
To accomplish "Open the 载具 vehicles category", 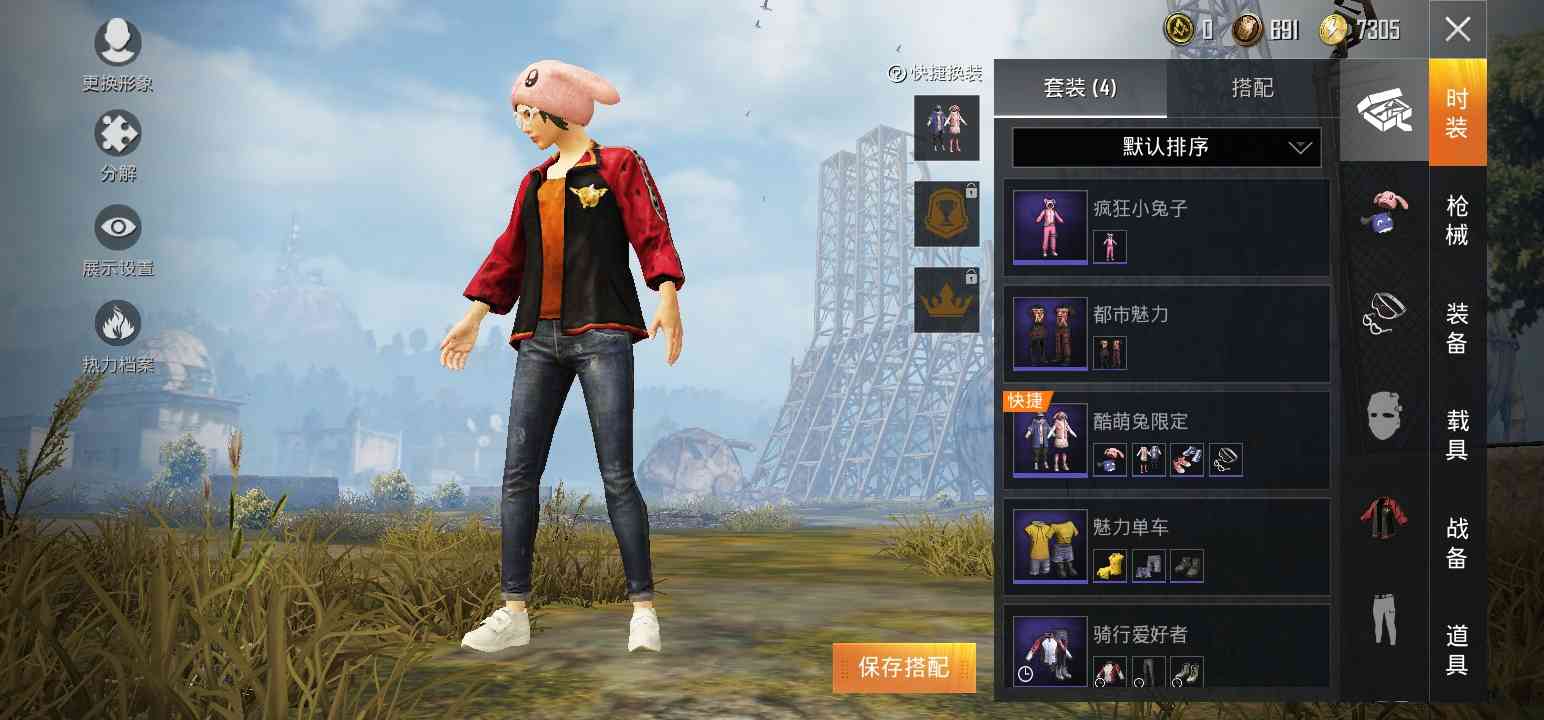I will [1457, 435].
